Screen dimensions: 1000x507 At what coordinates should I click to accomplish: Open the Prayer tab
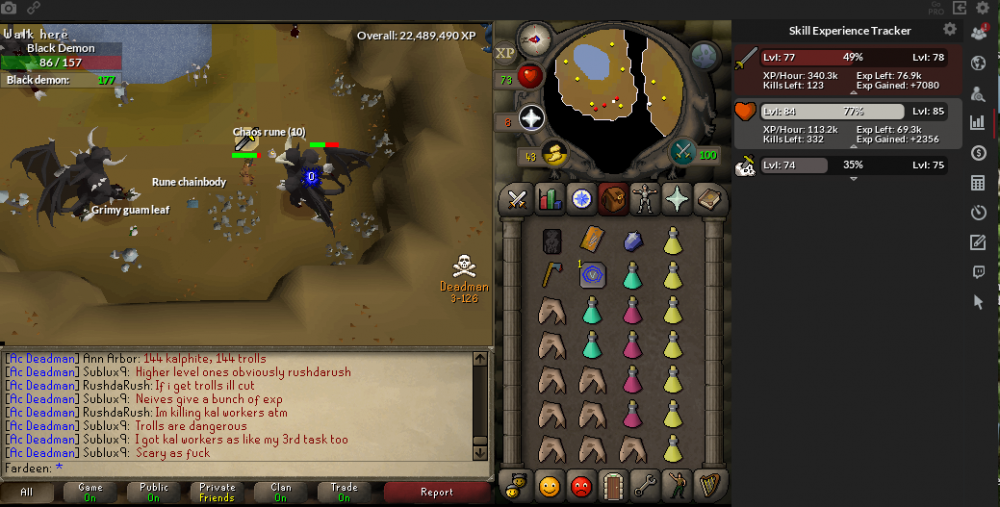[677, 199]
